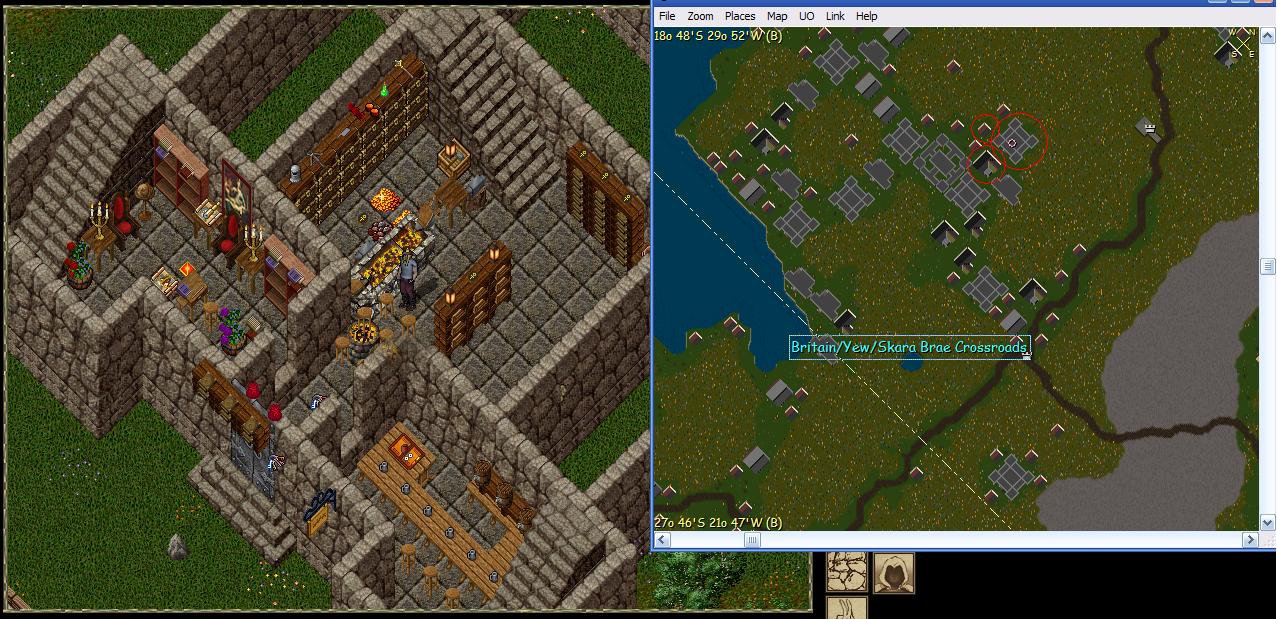Screen dimensions: 1277x619
Task: Click the map's scroll-left arrow
Action: (661, 540)
